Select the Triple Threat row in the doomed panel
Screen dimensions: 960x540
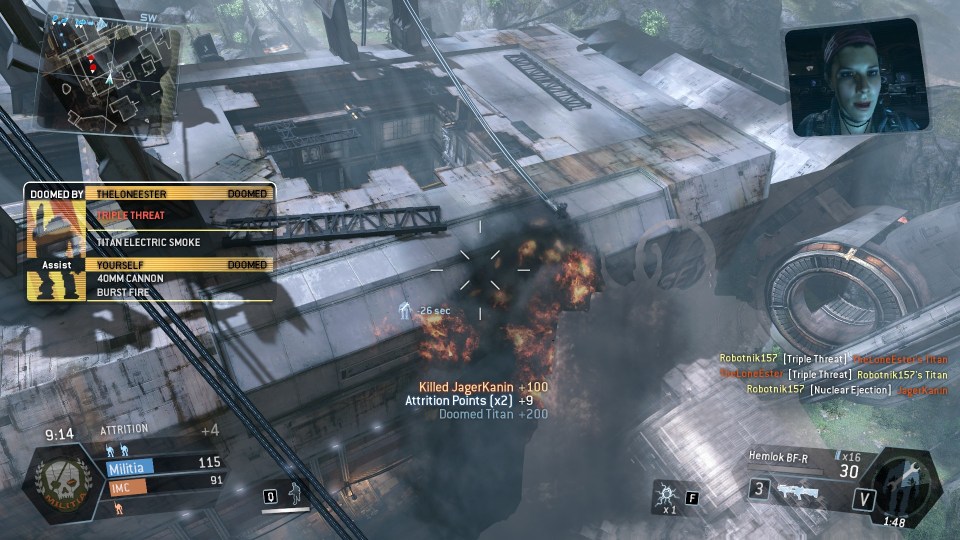pos(180,214)
